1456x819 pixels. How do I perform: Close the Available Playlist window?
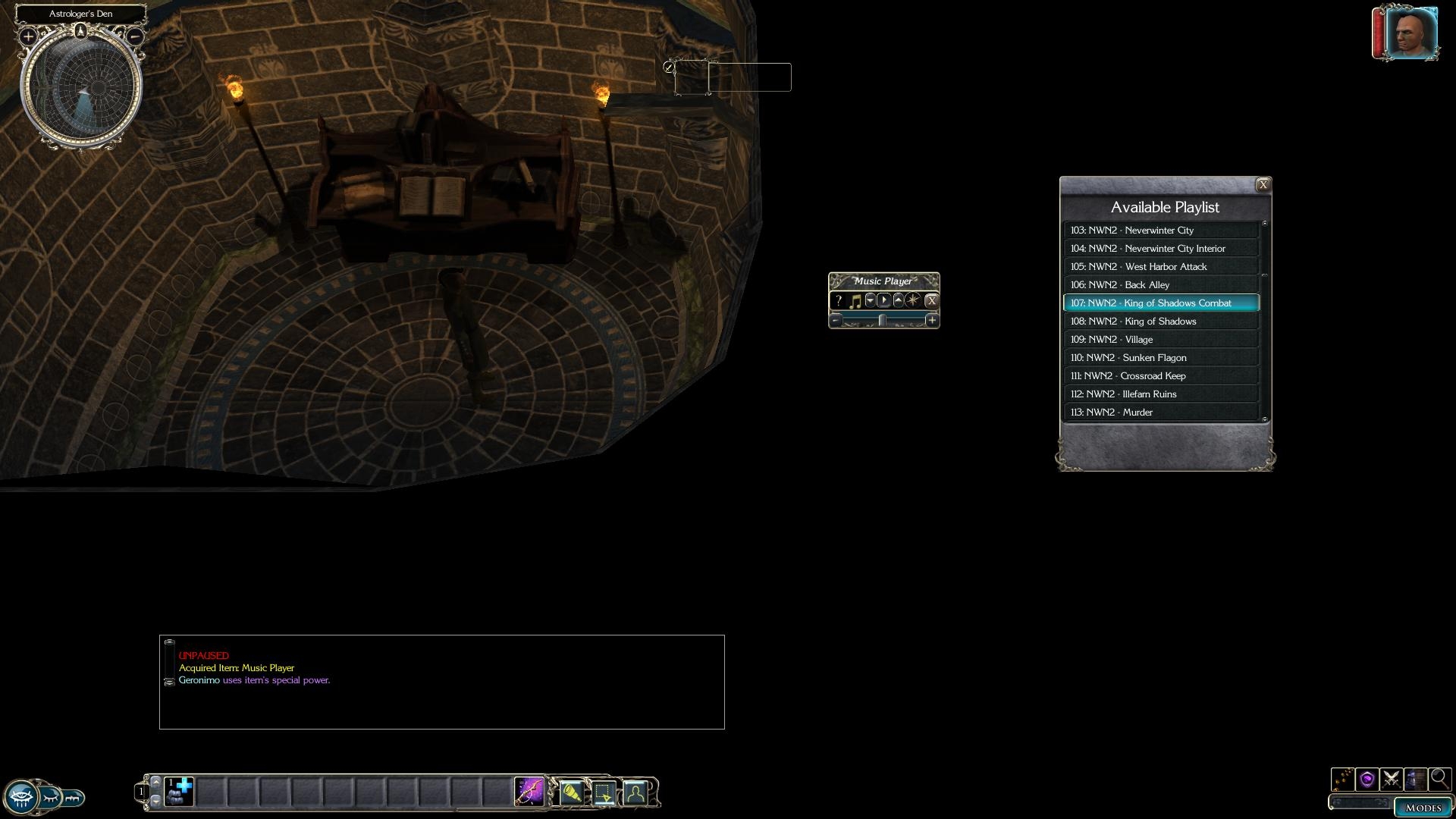(x=1263, y=185)
